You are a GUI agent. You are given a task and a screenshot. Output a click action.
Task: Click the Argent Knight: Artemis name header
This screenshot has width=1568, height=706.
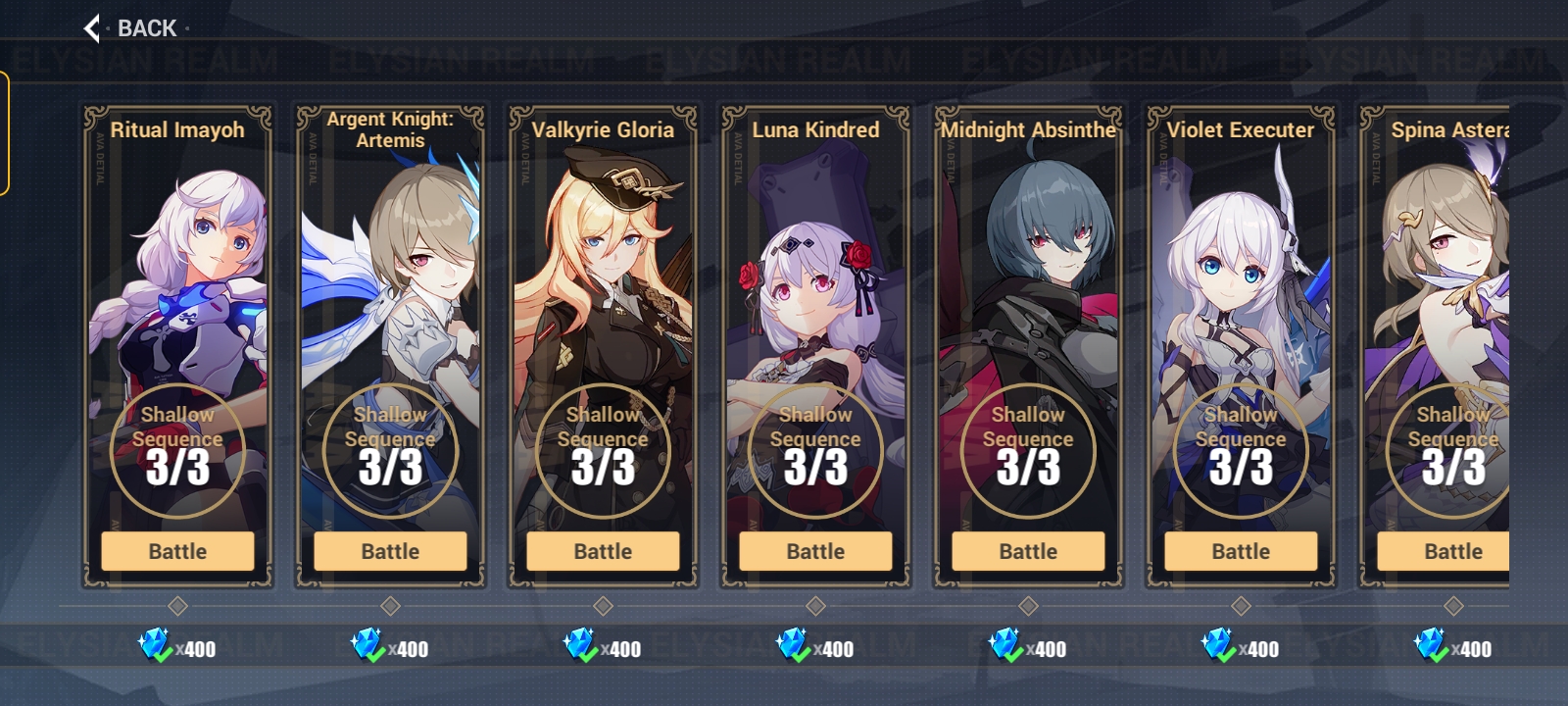[388, 129]
